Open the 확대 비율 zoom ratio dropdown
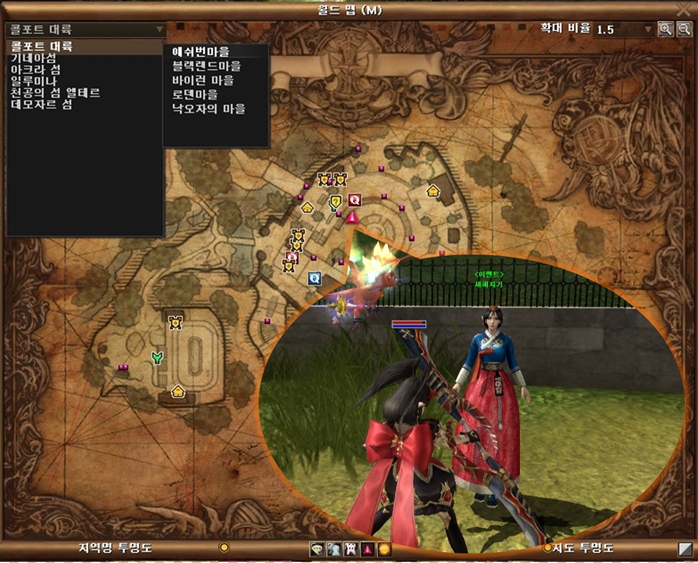This screenshot has height=563, width=698. pos(650,30)
